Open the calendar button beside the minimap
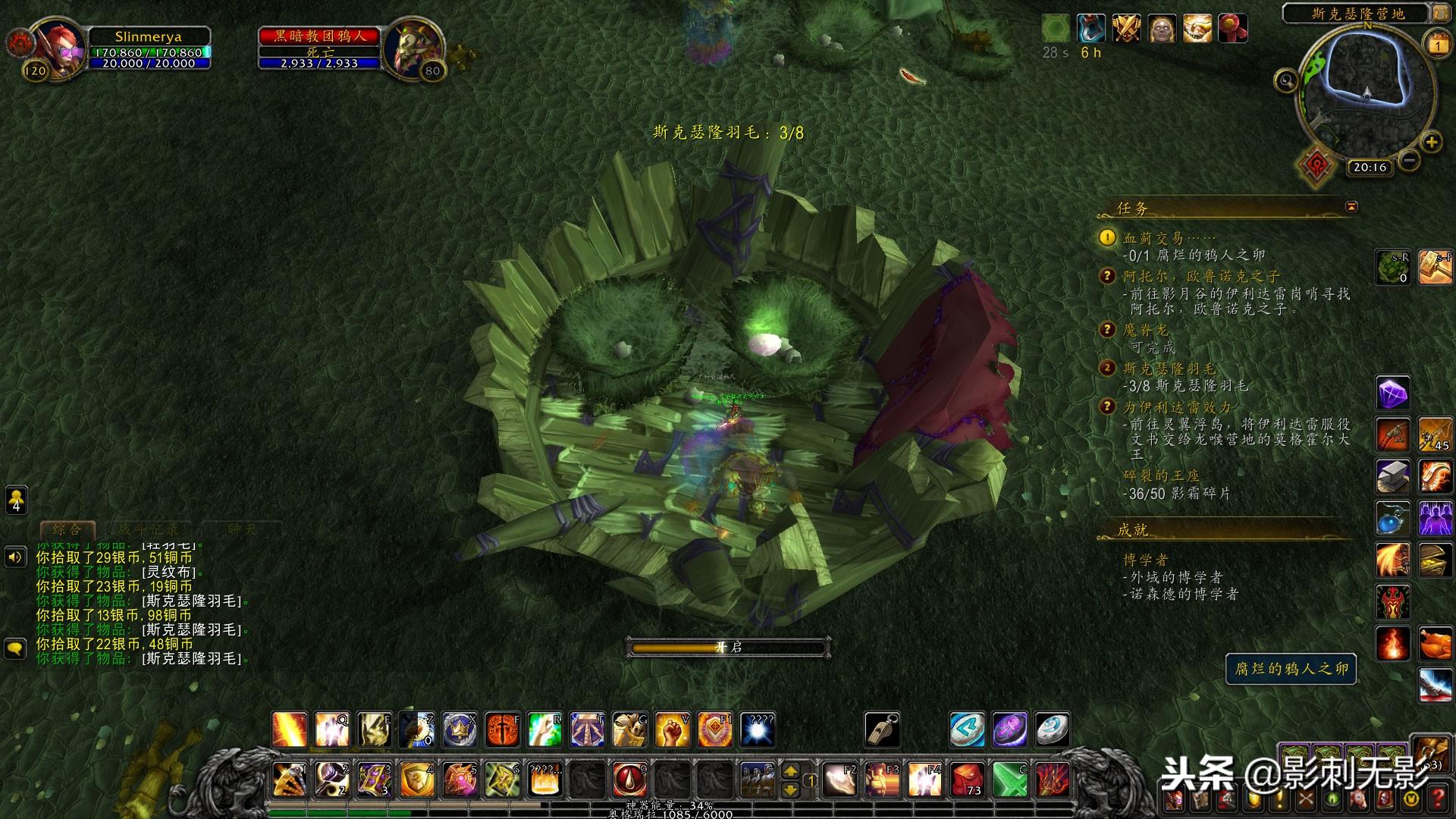The height and width of the screenshot is (819, 1456). point(1439,44)
